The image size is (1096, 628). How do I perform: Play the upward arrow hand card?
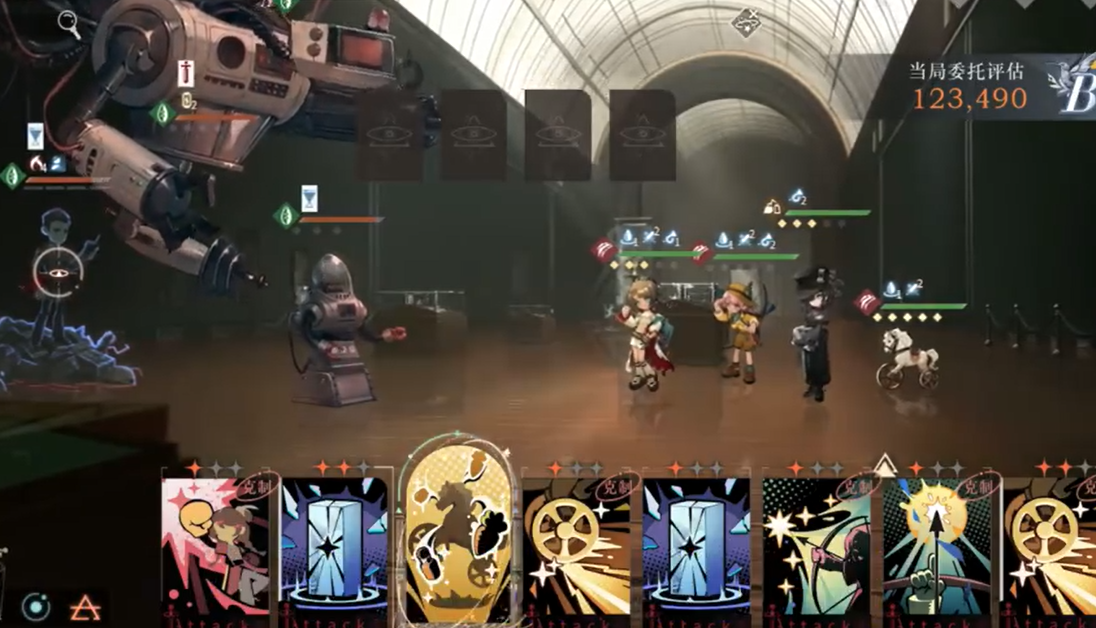click(x=936, y=545)
